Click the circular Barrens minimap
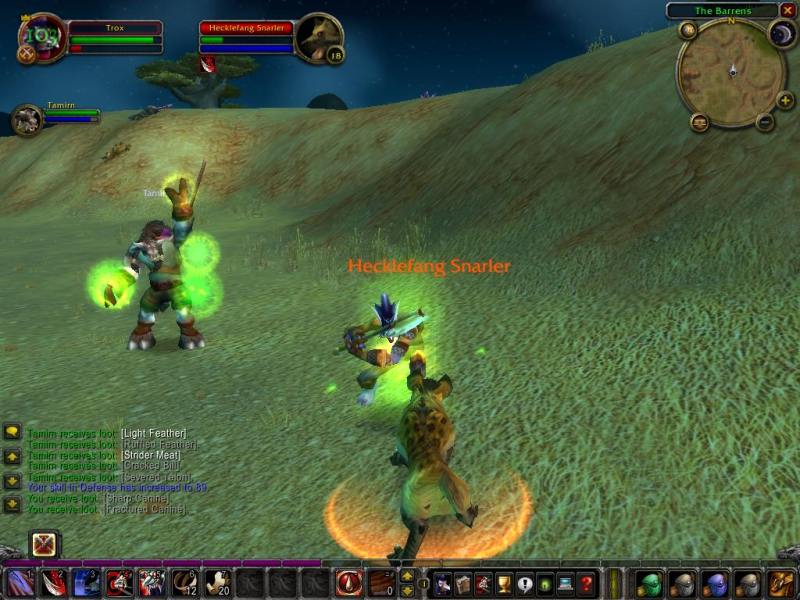Screen dimensions: 800x600 [730, 72]
